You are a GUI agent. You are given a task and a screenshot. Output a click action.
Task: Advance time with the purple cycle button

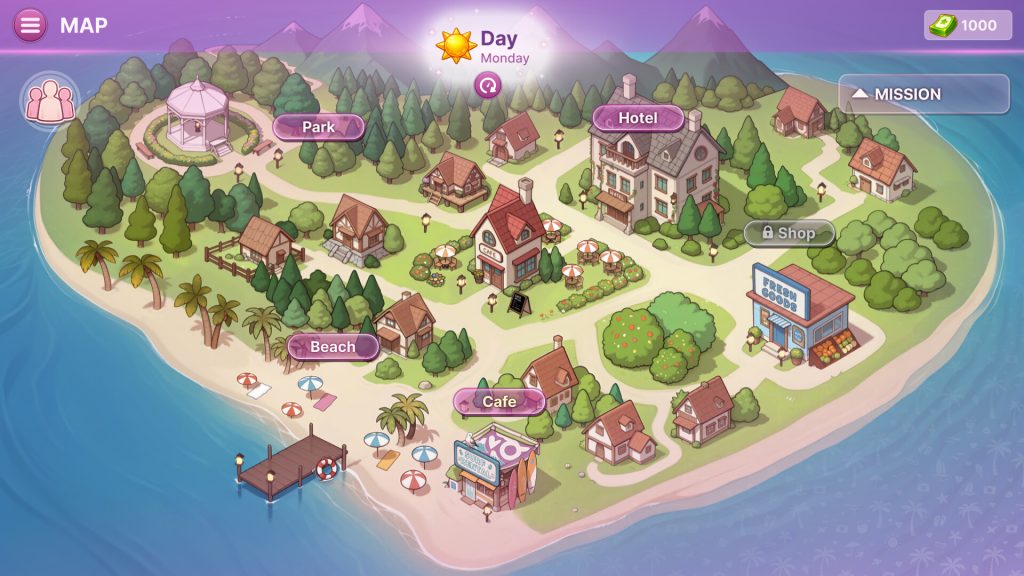pos(487,86)
